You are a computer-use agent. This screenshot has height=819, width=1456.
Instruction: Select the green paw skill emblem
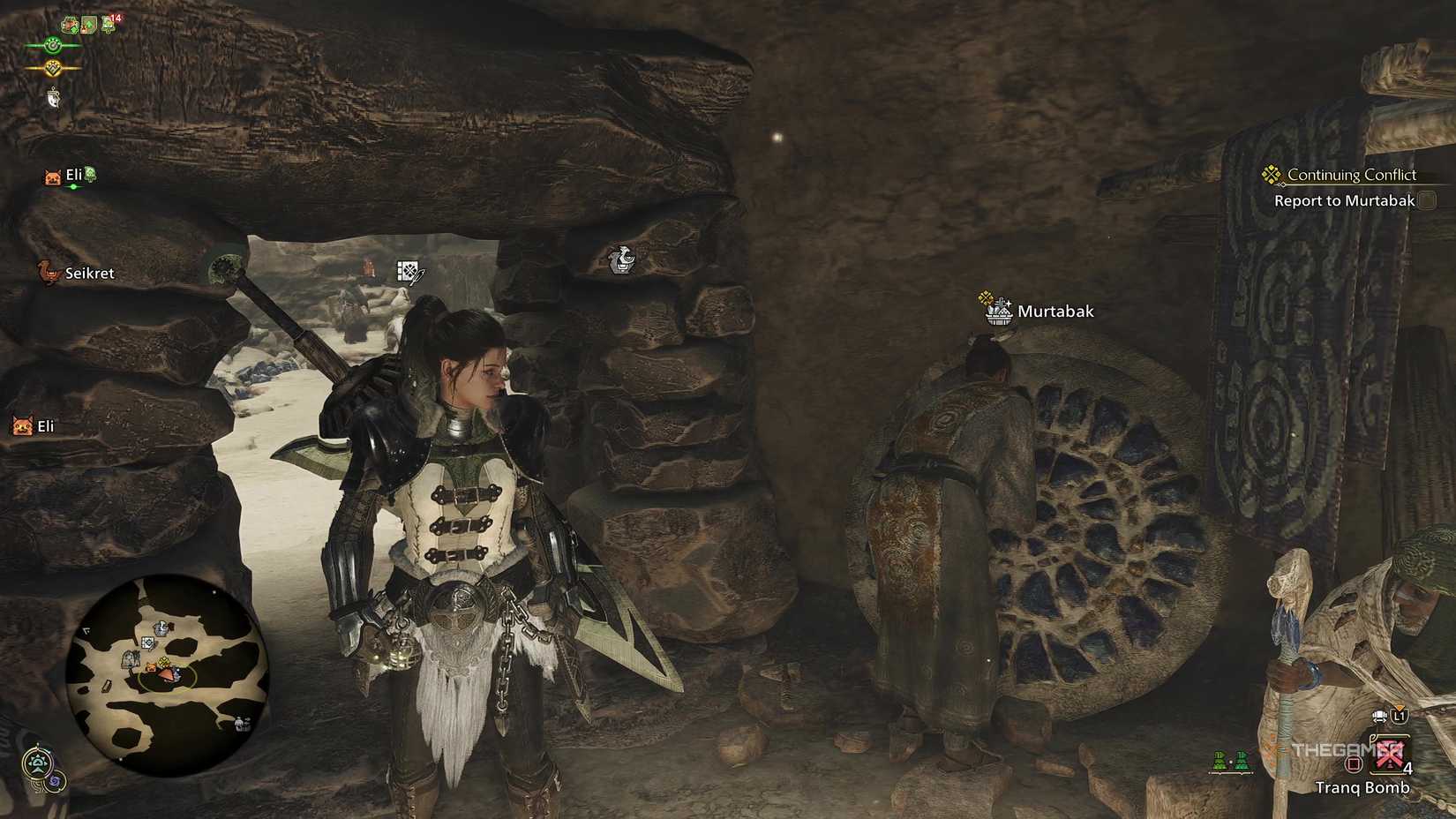click(53, 46)
